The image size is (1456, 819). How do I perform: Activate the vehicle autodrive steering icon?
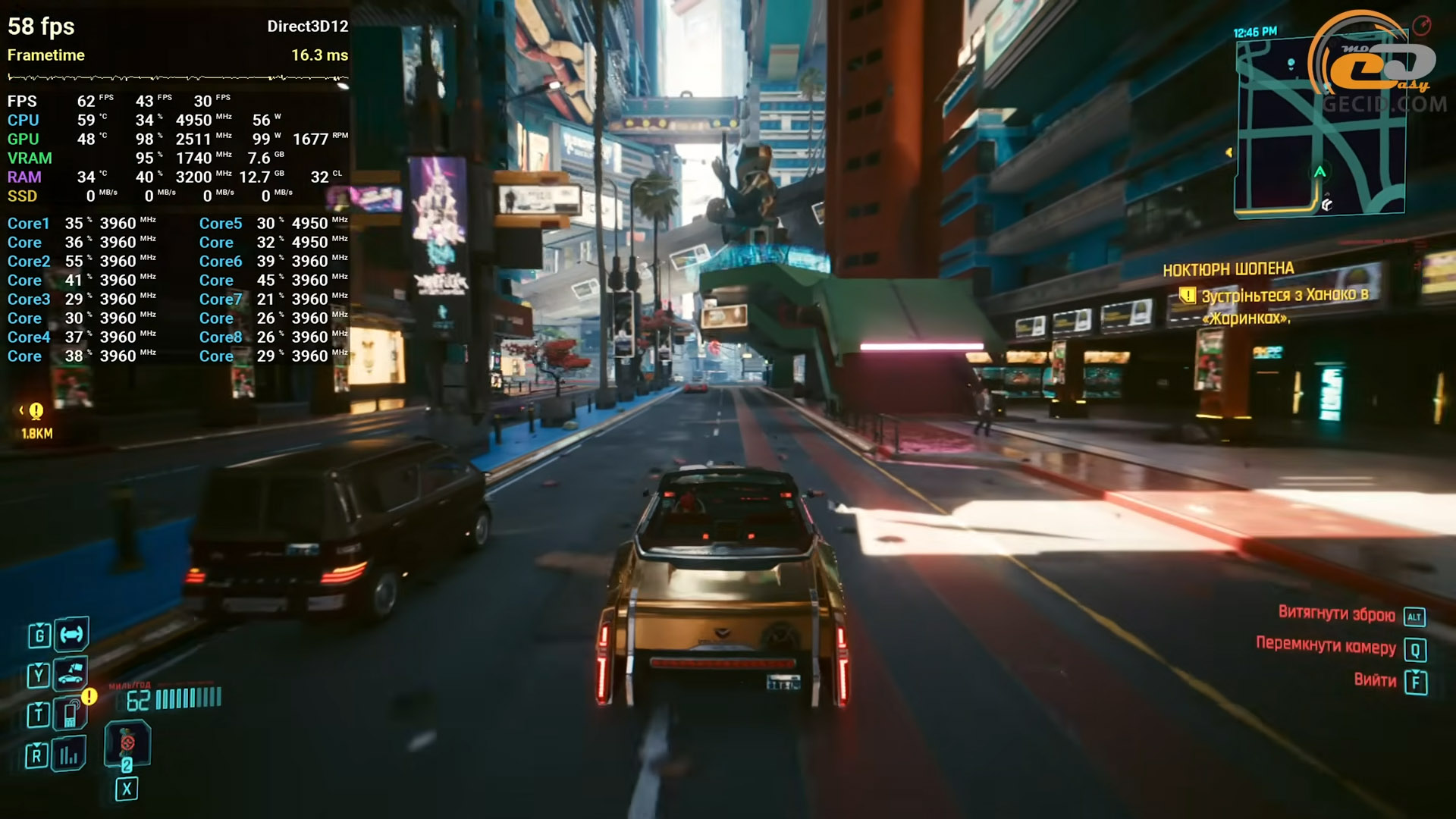[71, 634]
